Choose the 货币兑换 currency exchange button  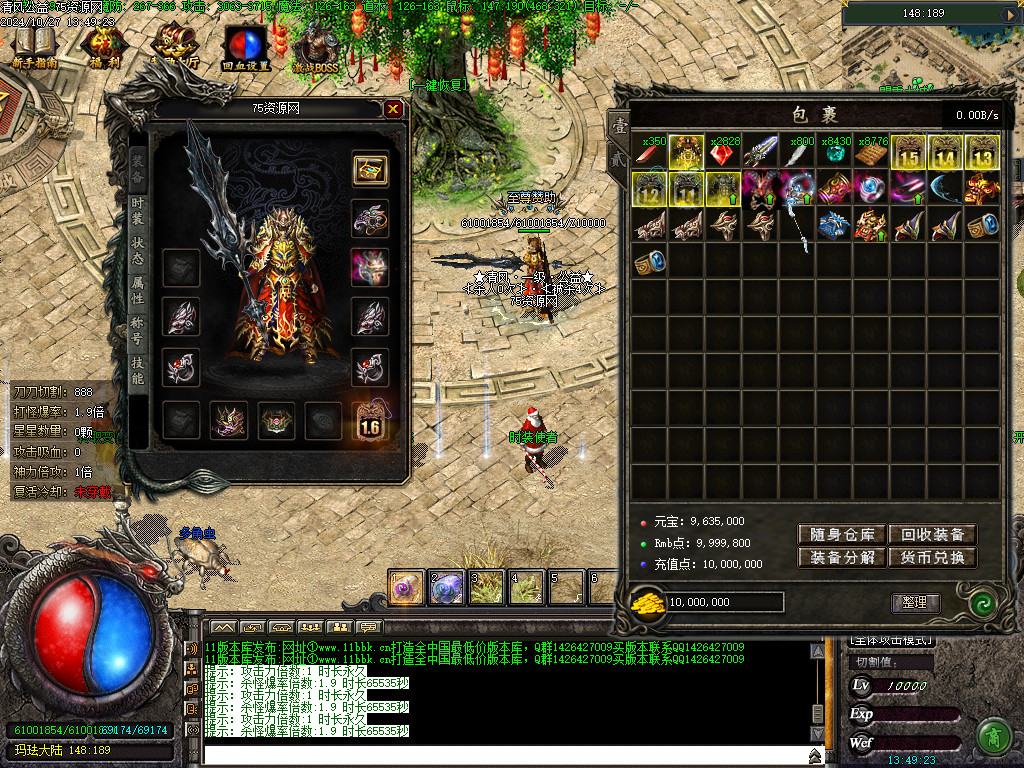(932, 557)
